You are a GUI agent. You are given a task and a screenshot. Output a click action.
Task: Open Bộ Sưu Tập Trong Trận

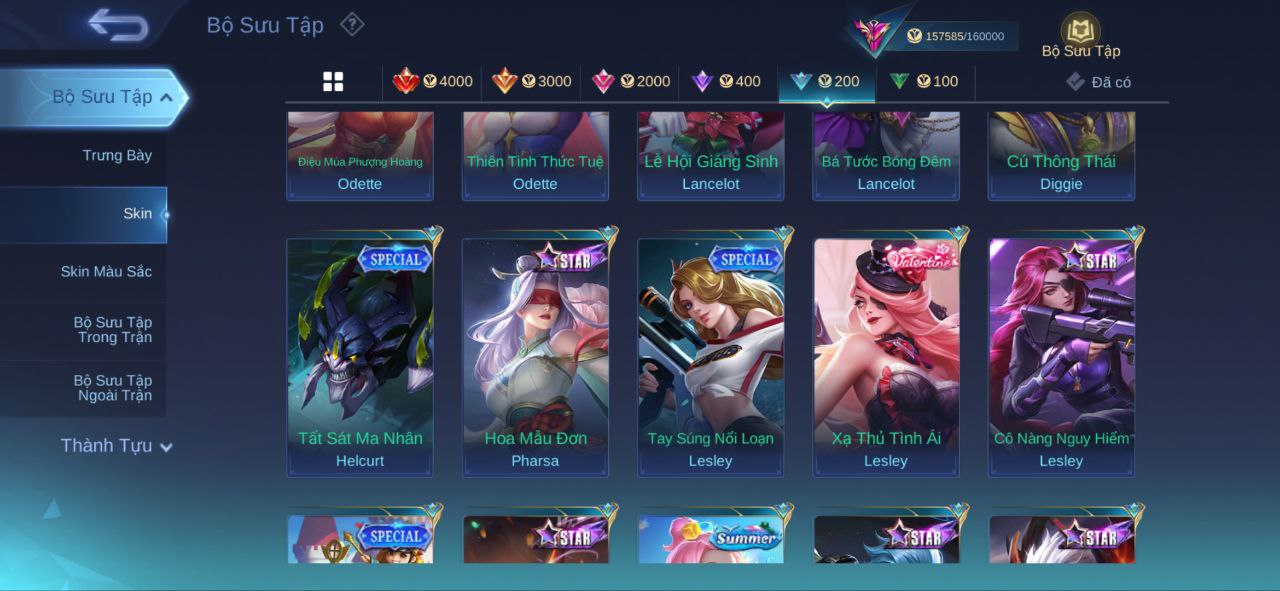(112, 330)
